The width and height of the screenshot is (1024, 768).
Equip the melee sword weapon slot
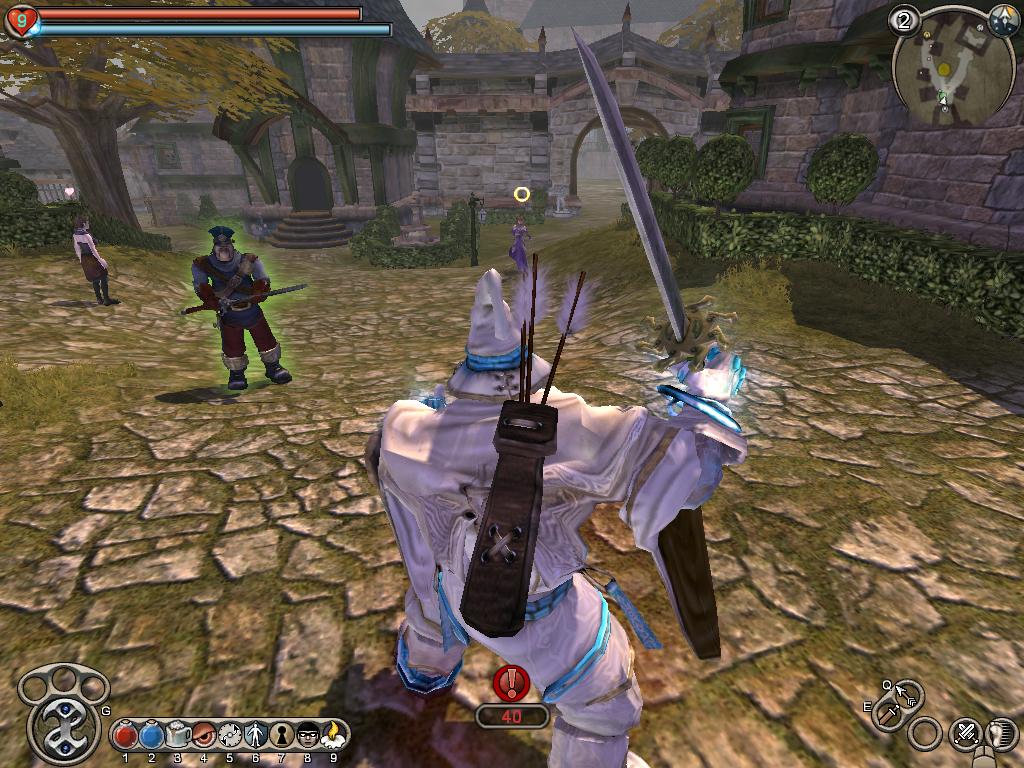pyautogui.click(x=890, y=713)
